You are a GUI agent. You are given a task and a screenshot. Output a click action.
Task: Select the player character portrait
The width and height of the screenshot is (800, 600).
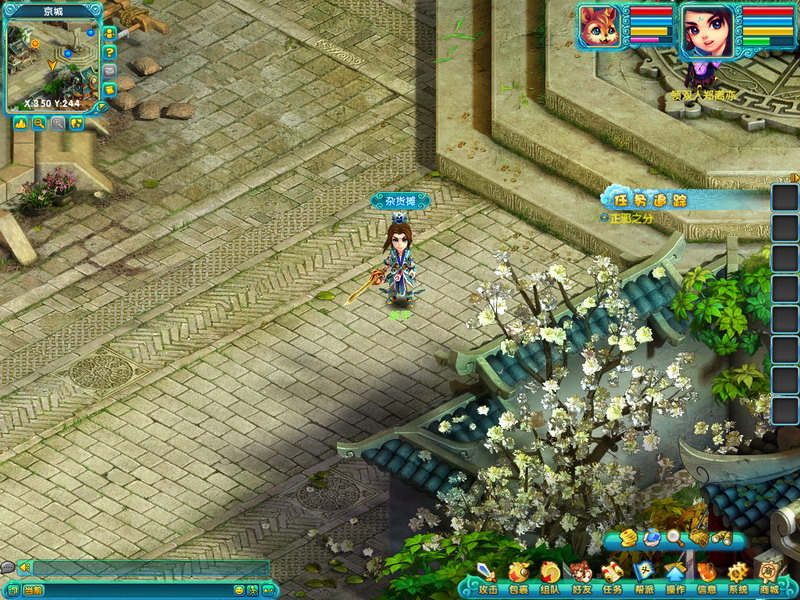704,31
